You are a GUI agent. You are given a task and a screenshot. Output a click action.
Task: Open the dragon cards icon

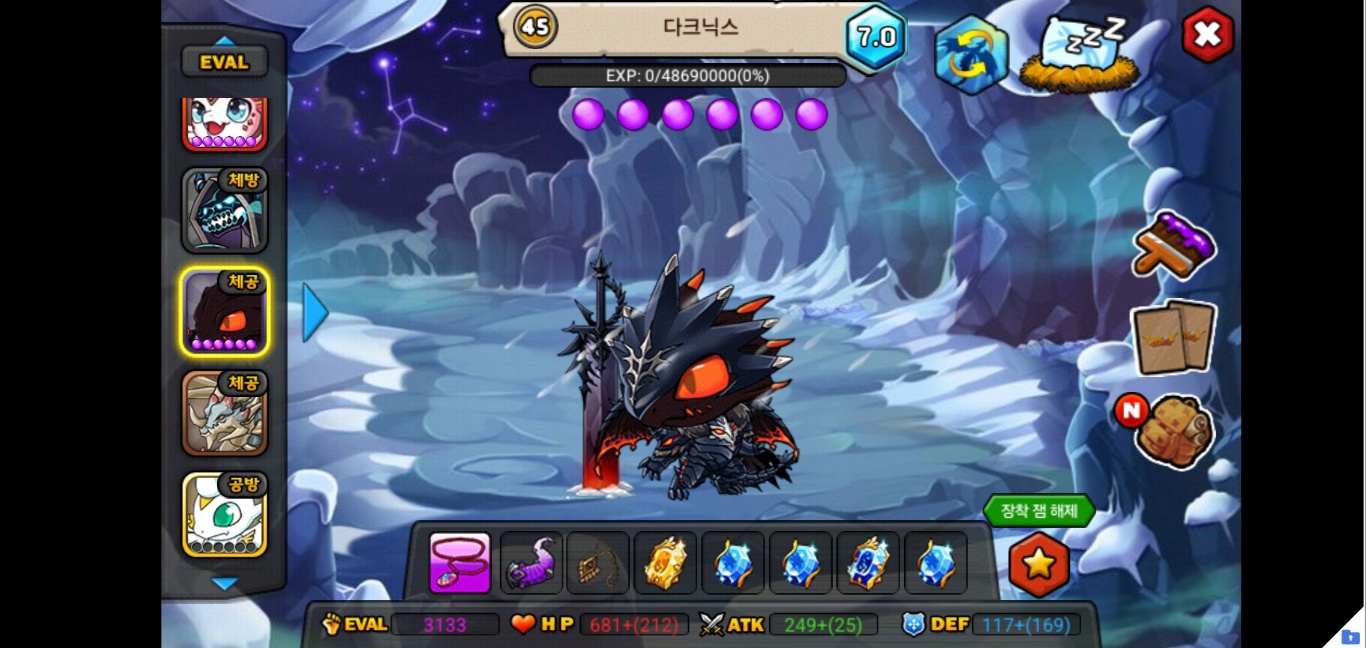tap(1174, 336)
